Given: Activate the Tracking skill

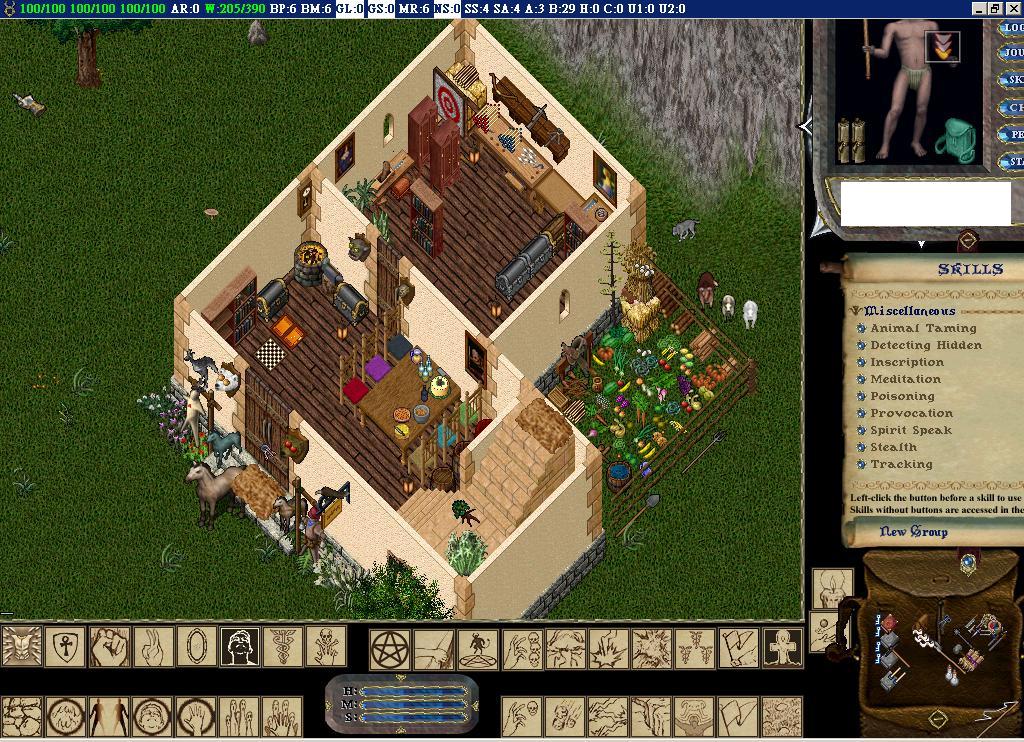Looking at the screenshot, I should [x=861, y=465].
